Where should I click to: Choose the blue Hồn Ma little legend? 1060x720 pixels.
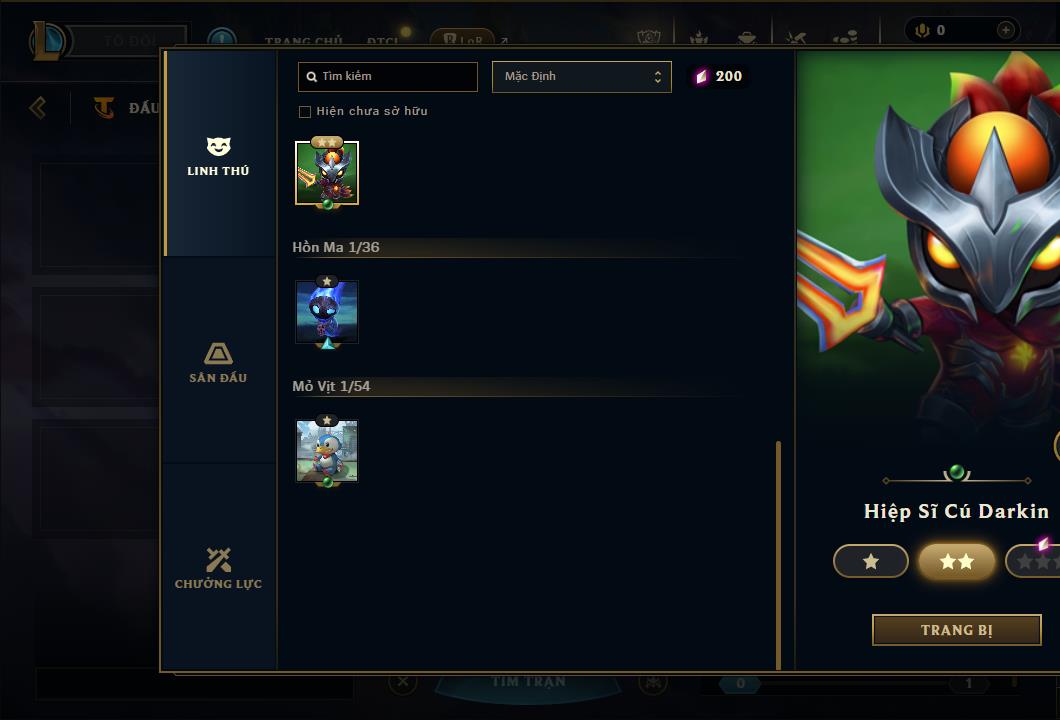coord(327,312)
